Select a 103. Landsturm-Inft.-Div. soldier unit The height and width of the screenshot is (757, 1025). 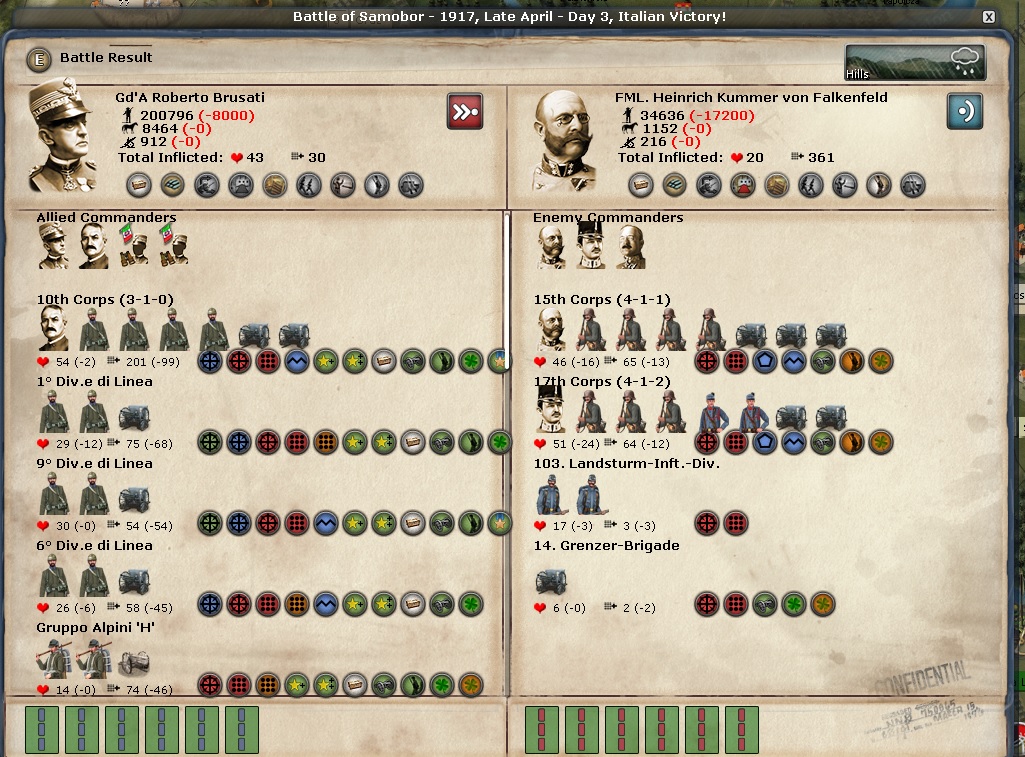pos(549,495)
